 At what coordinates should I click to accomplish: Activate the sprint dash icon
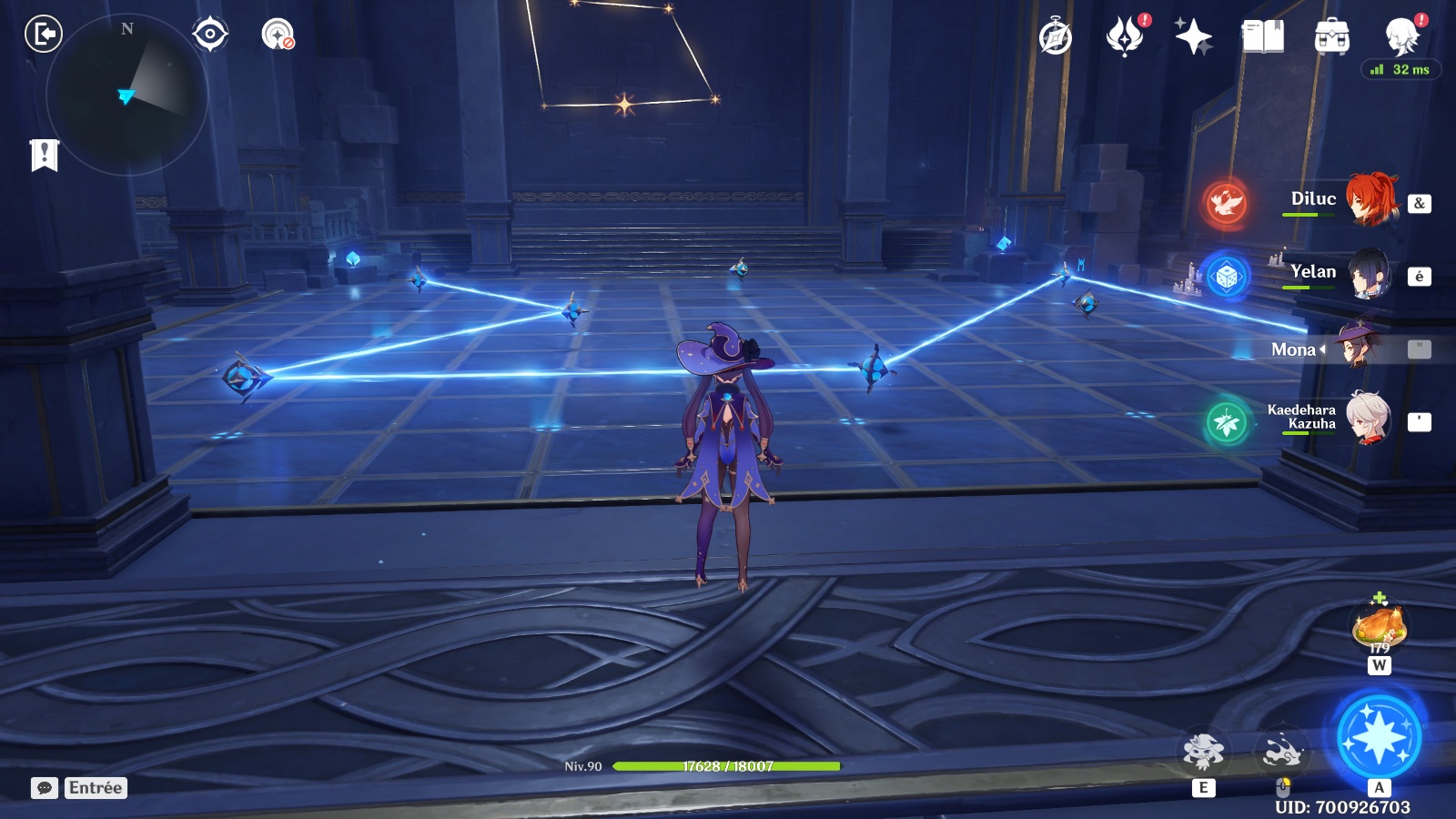tap(1281, 752)
